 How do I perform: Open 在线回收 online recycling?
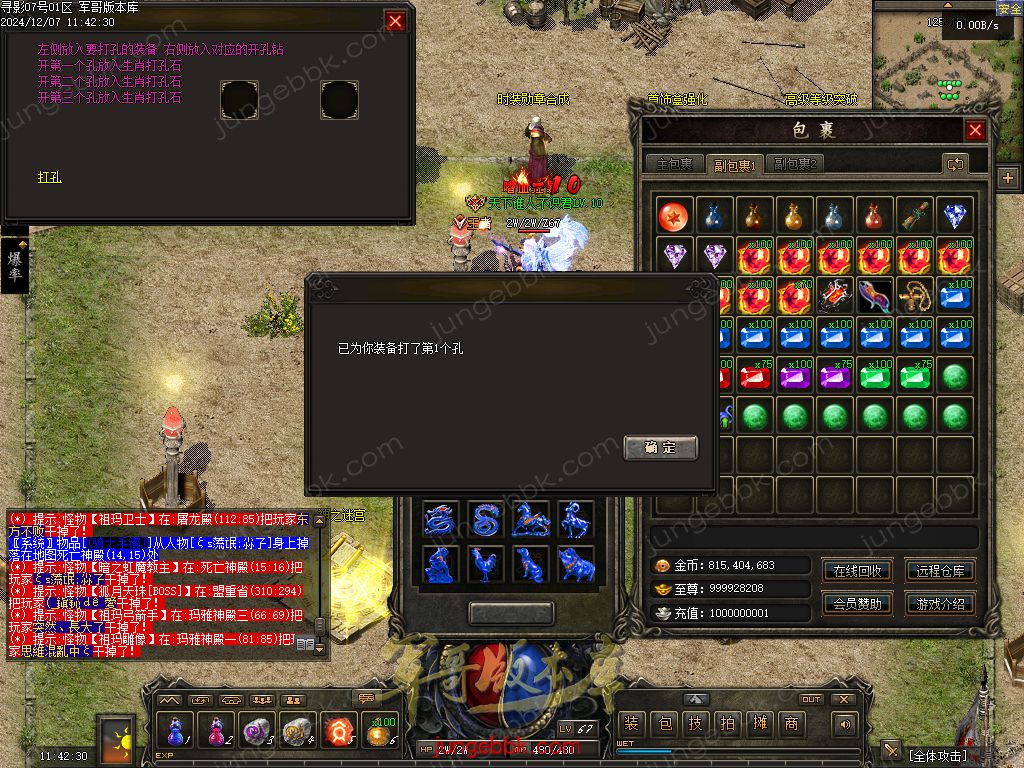[x=857, y=571]
